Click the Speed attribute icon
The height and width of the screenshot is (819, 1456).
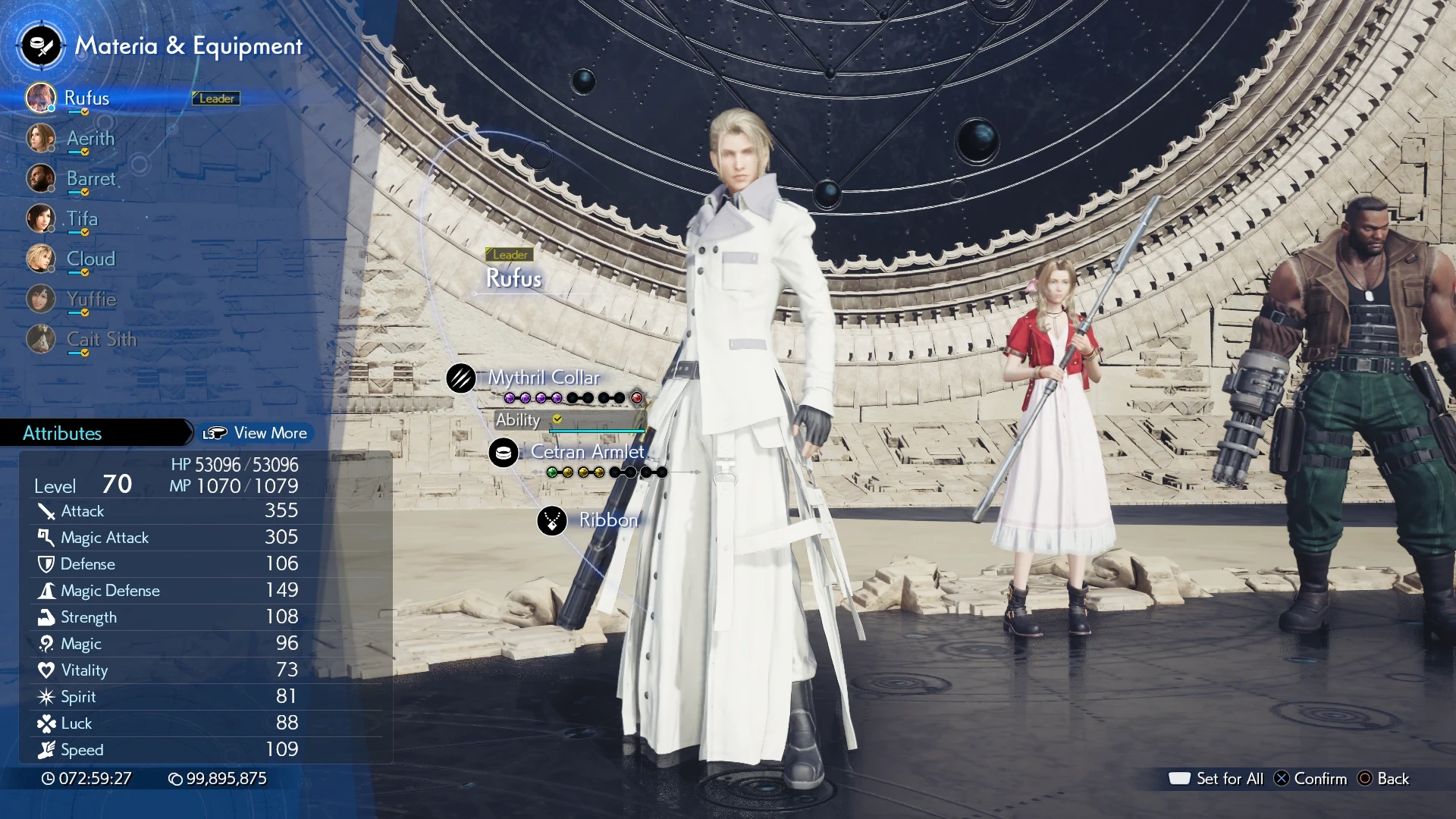(45, 750)
